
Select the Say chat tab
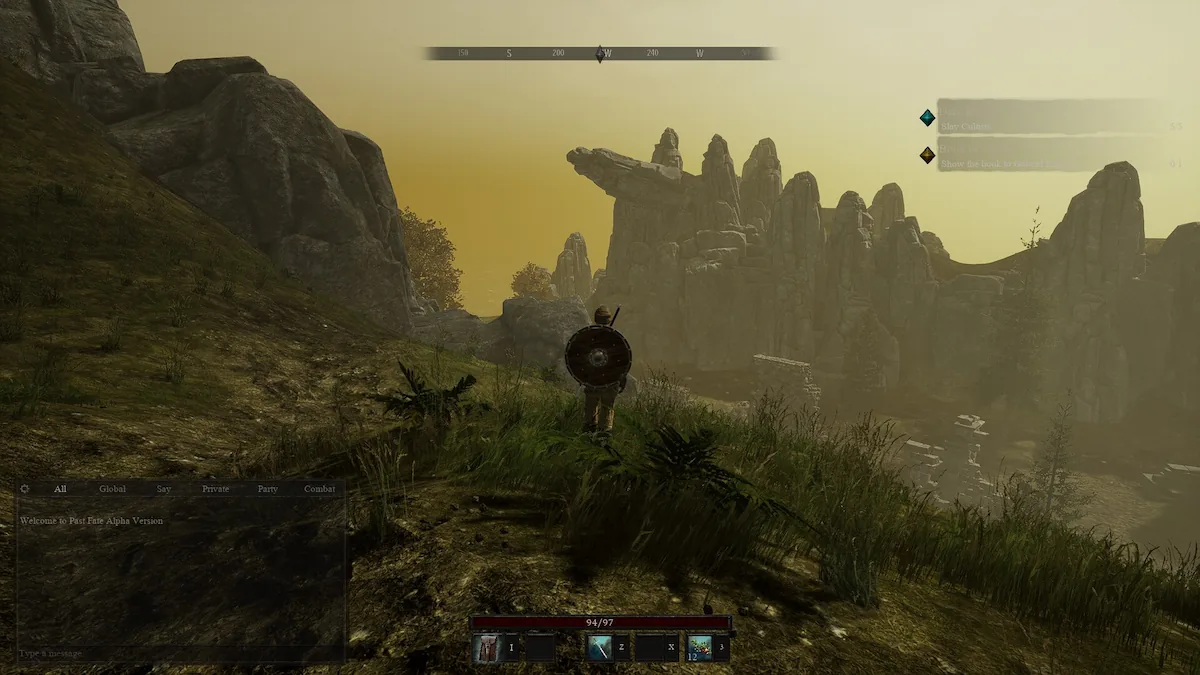[164, 489]
